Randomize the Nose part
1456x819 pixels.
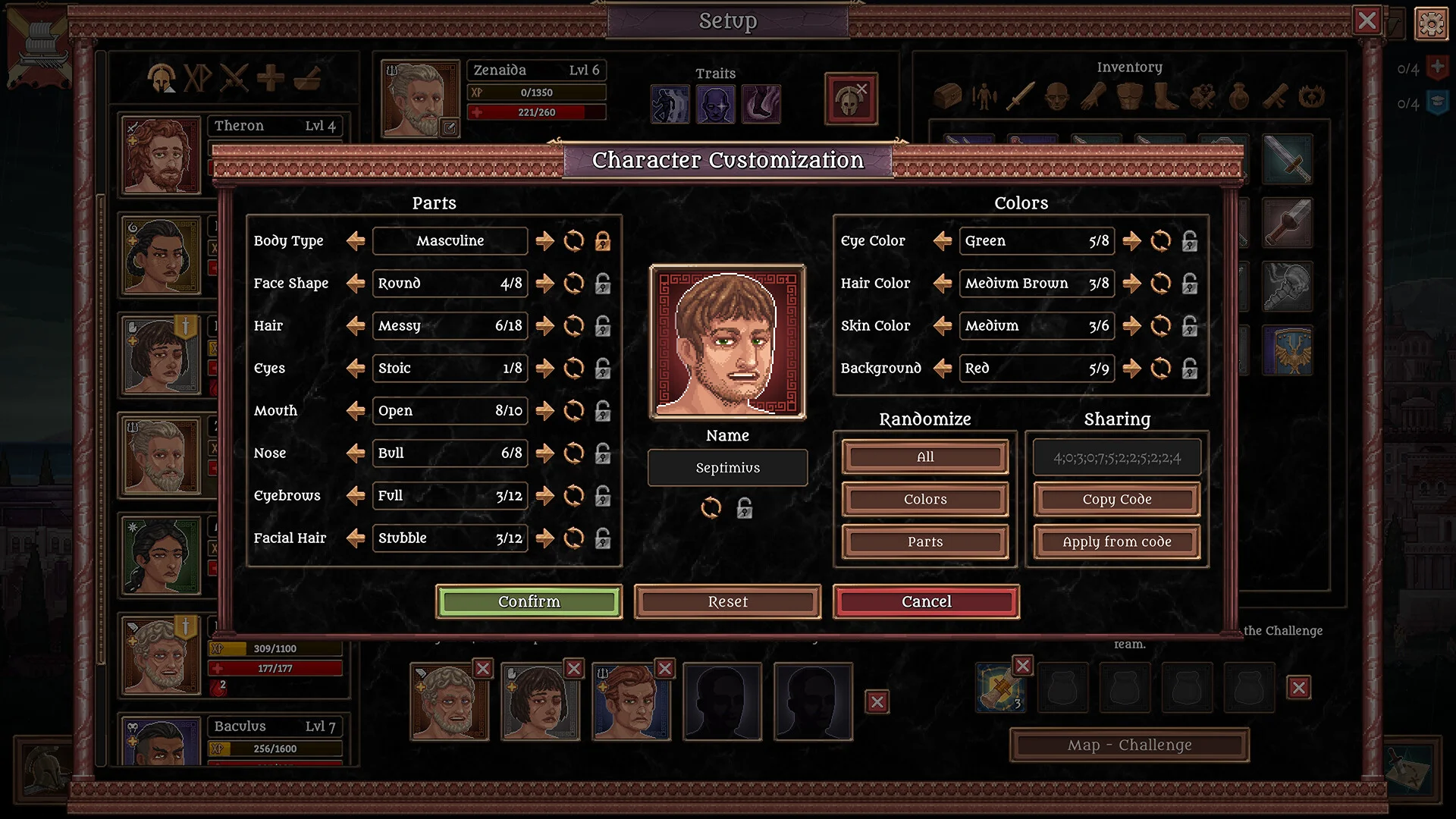(574, 453)
